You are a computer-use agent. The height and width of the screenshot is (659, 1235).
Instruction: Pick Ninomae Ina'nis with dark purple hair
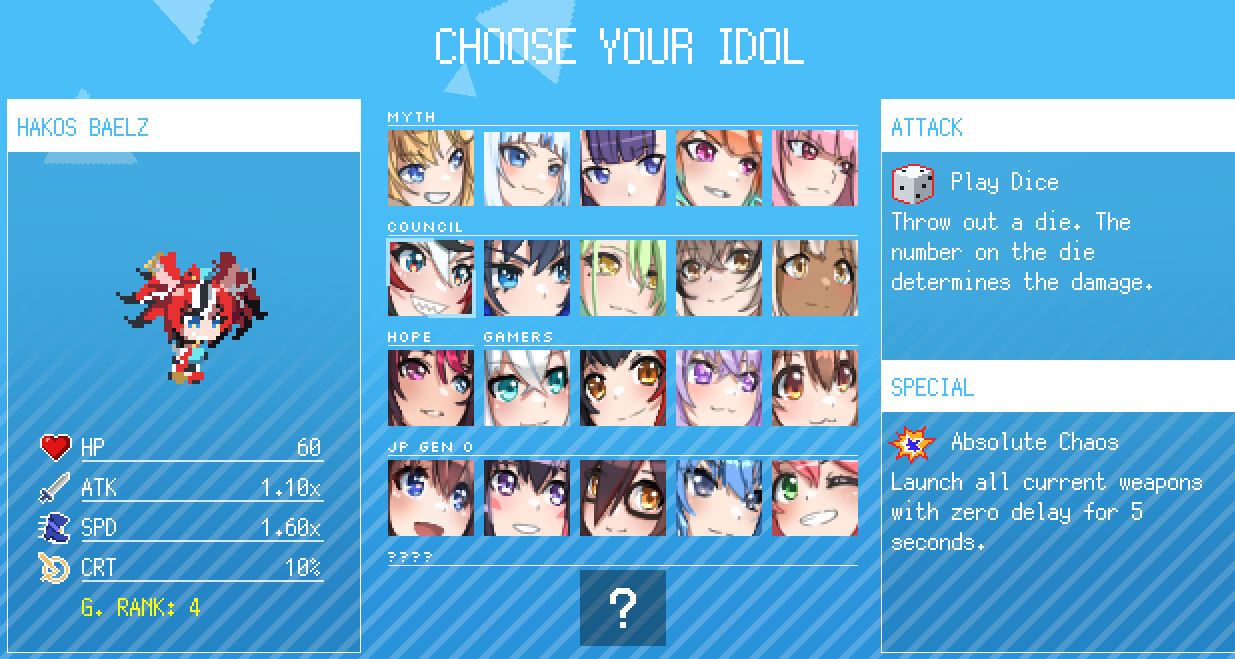[x=623, y=168]
